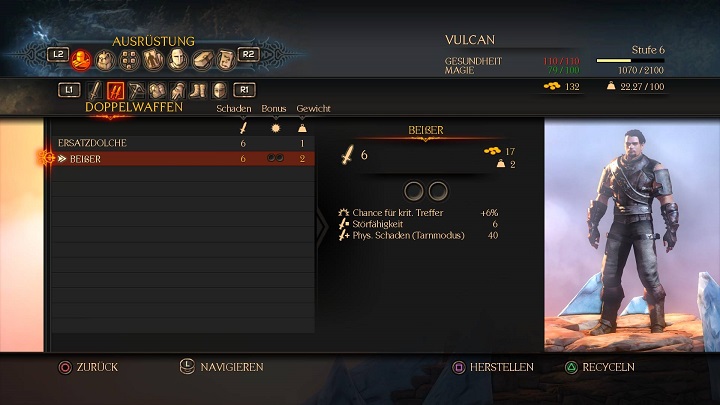This screenshot has width=720, height=405.
Task: Select the Doppelwaffen dual weapons category
Action: pyautogui.click(x=116, y=90)
